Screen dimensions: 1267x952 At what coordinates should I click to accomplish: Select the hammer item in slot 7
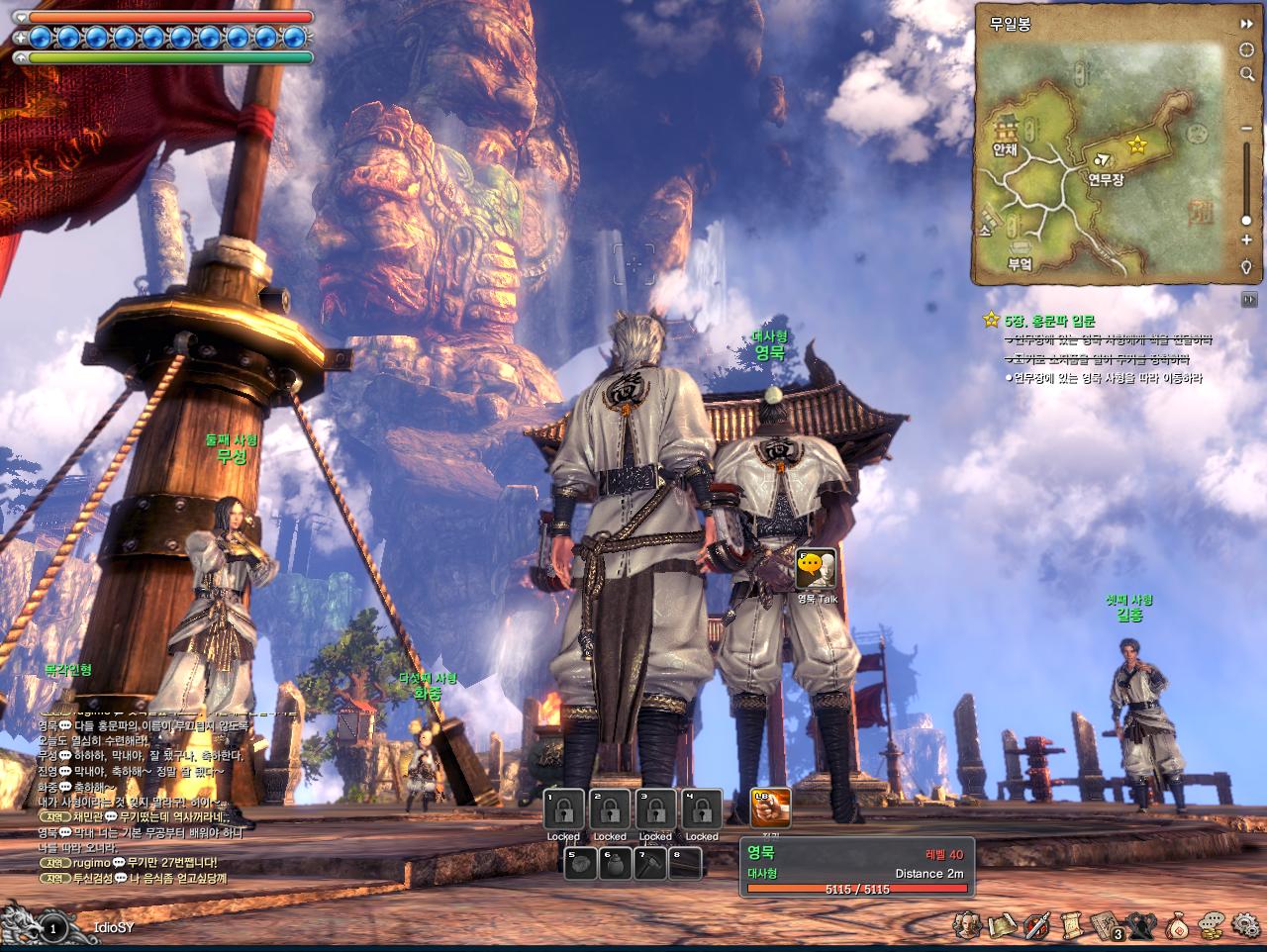coord(649,864)
